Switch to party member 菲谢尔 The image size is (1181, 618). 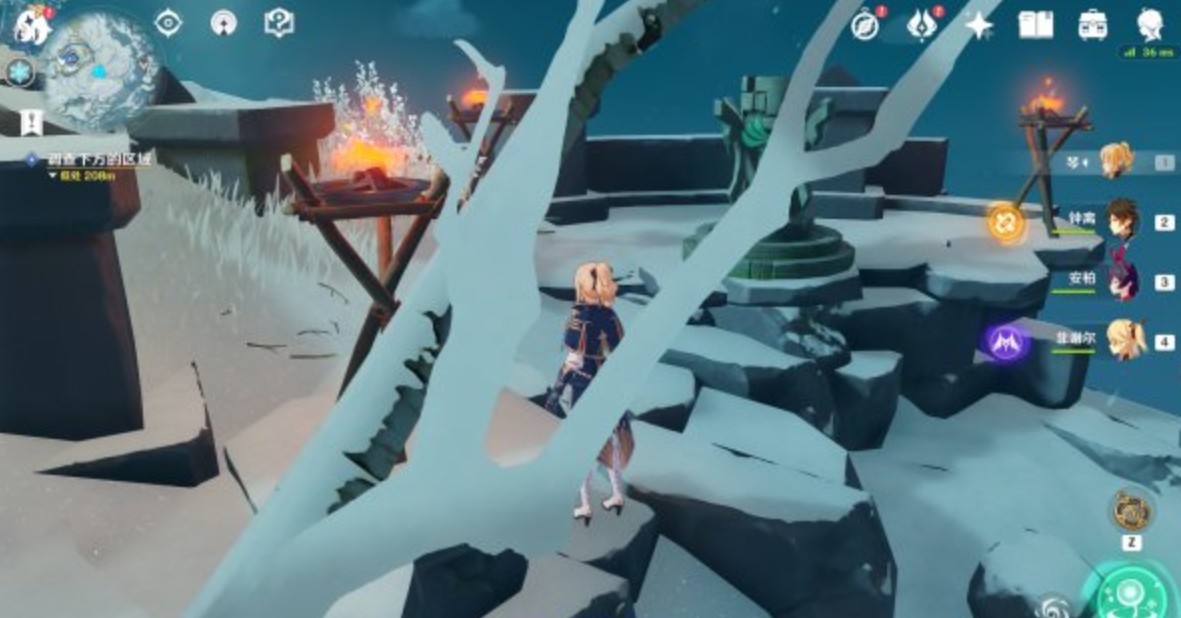coord(1123,341)
